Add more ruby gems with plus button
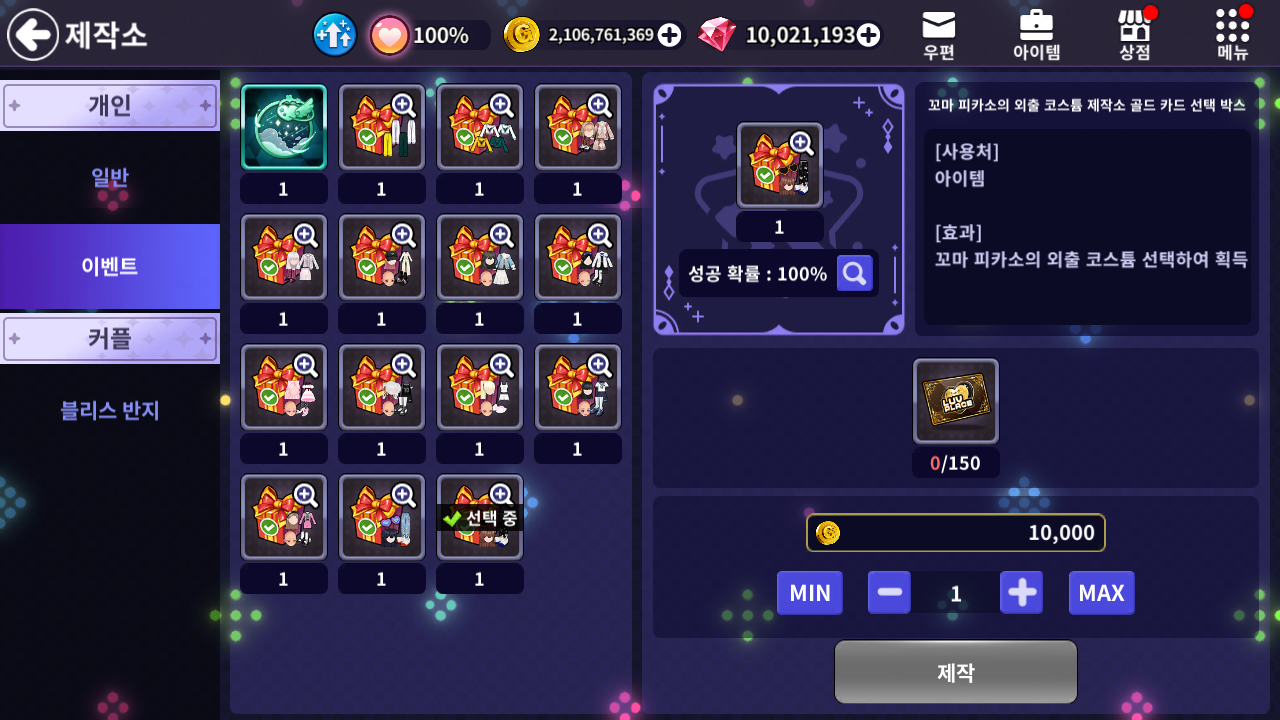The height and width of the screenshot is (720, 1280). 869,35
